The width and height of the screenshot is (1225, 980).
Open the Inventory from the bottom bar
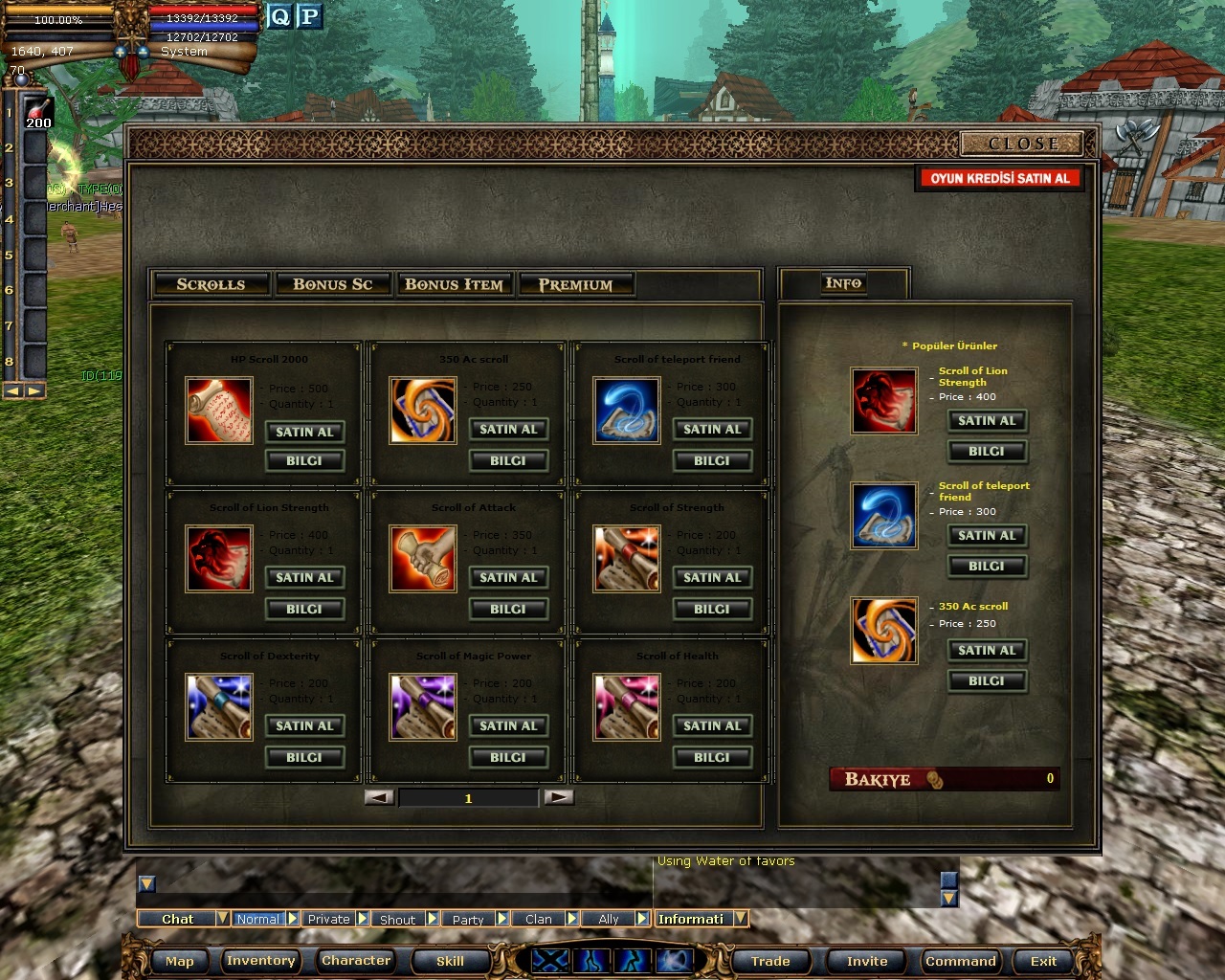pos(260,961)
